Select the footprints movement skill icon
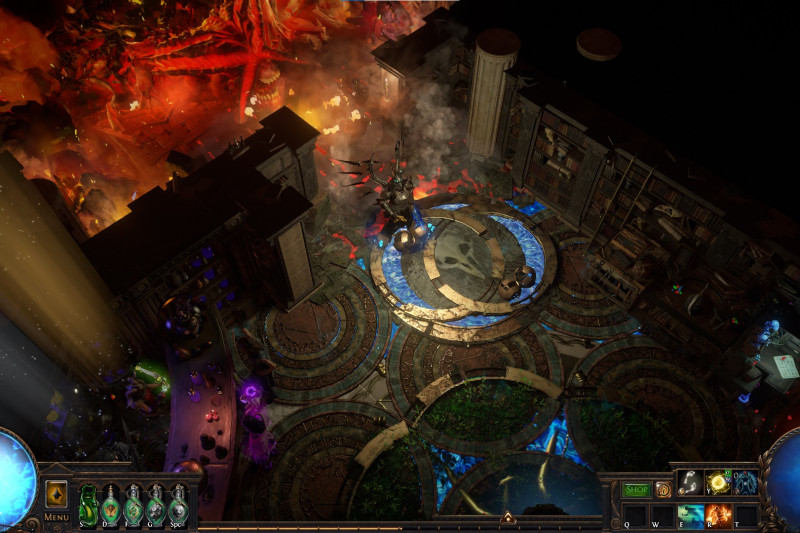 [690, 483]
